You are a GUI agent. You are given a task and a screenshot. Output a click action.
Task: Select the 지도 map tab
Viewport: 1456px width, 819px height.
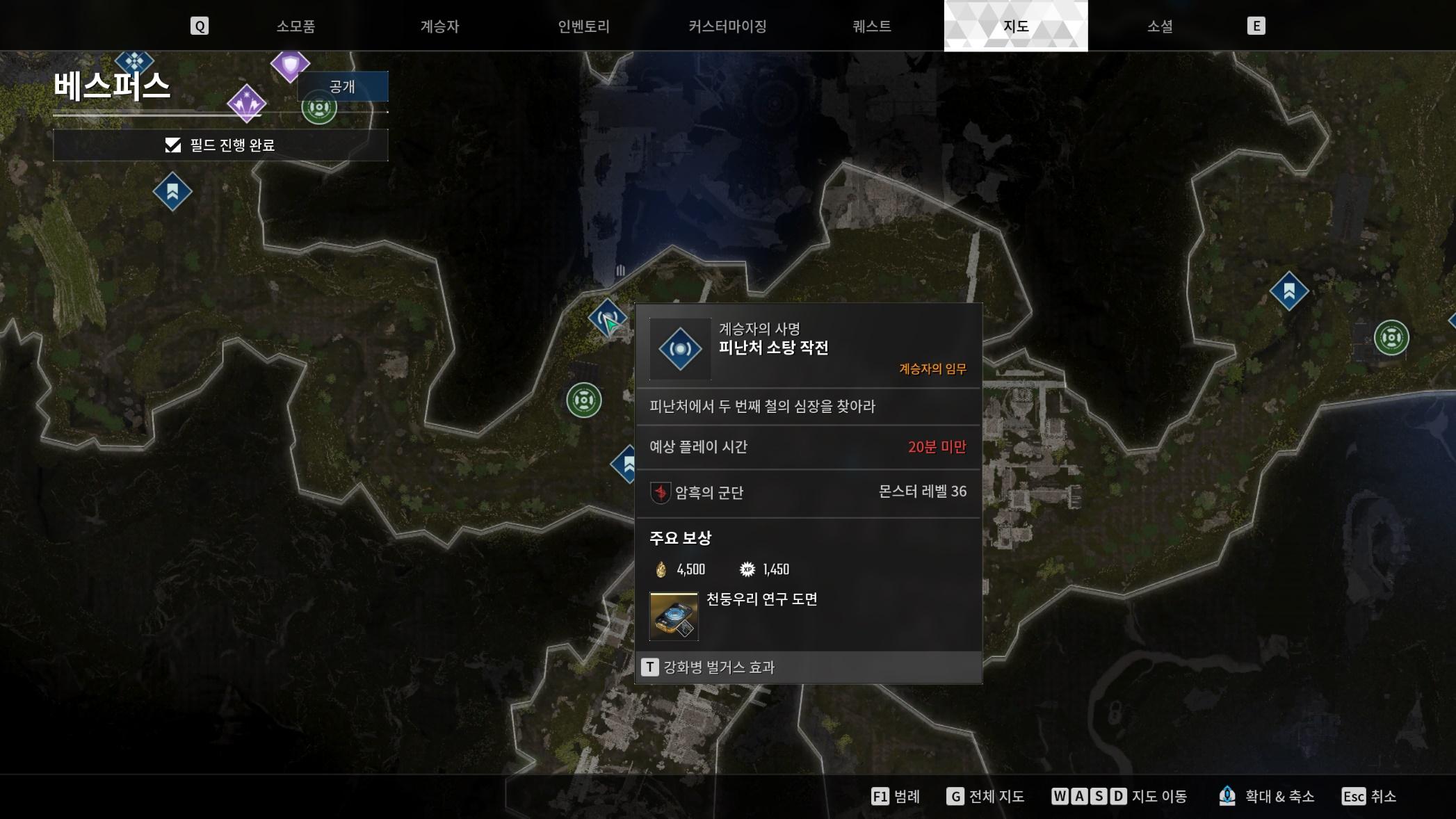[1015, 26]
